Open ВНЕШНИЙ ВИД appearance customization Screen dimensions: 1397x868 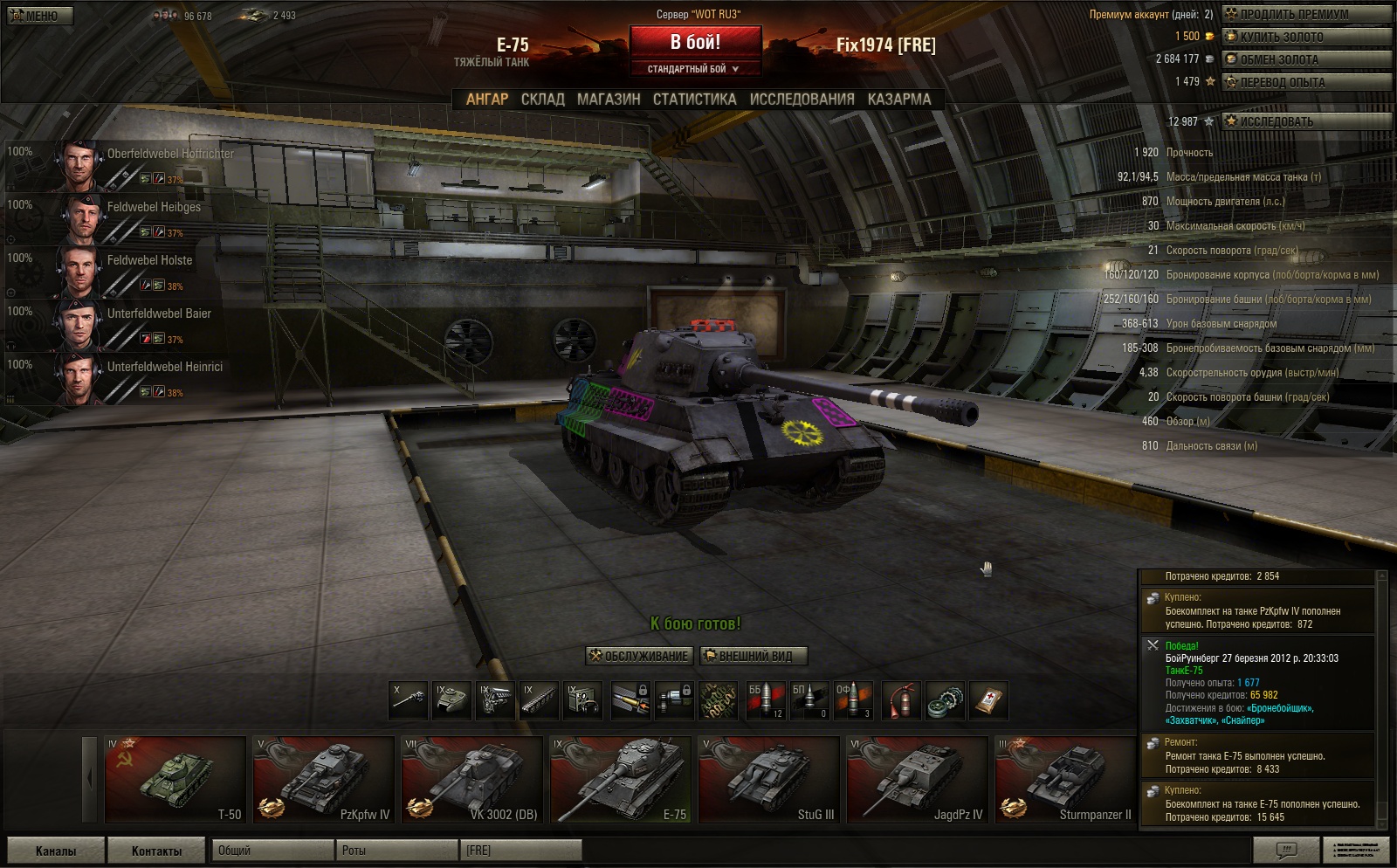pyautogui.click(x=754, y=656)
